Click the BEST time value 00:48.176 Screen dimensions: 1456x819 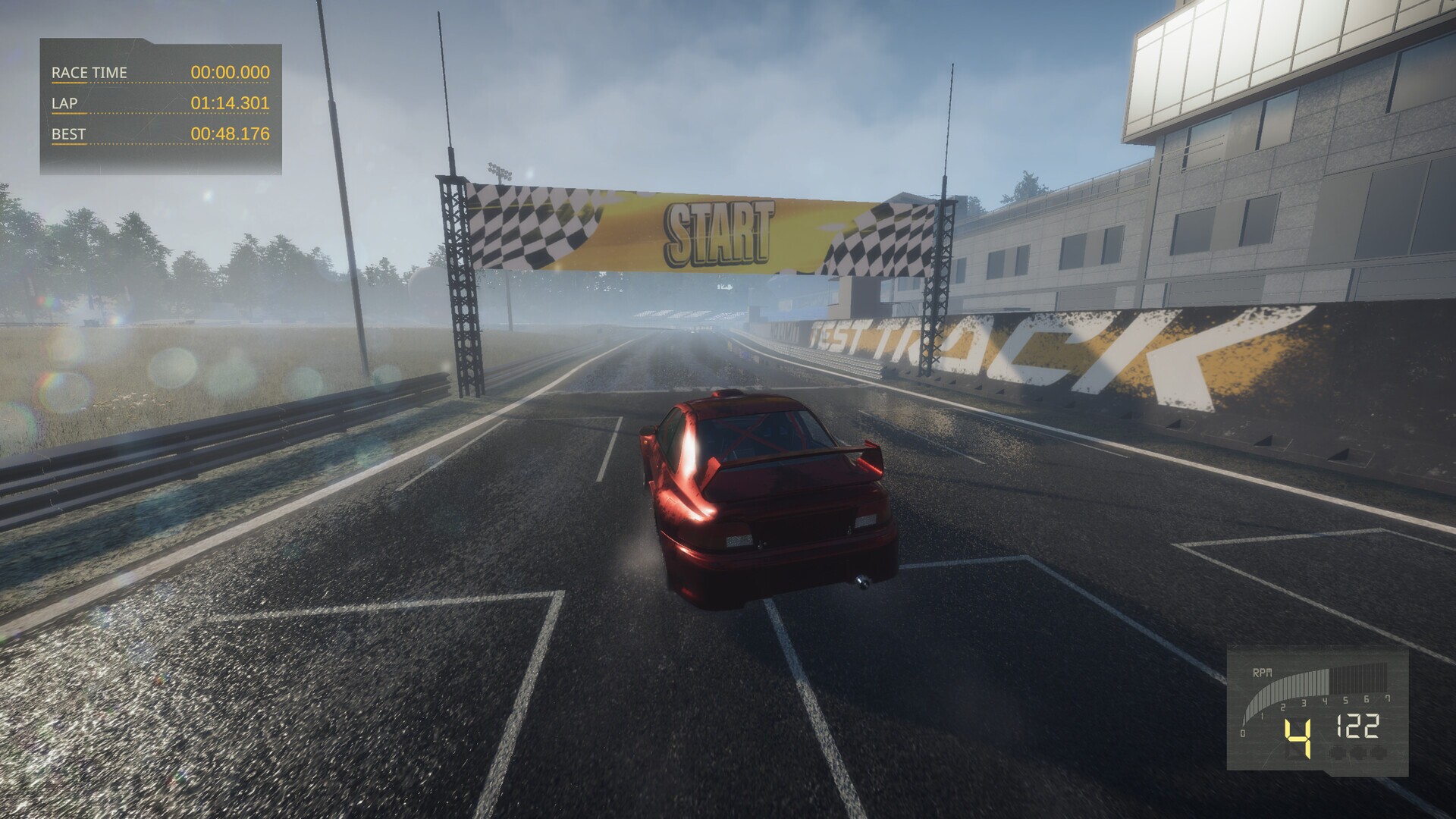[229, 134]
